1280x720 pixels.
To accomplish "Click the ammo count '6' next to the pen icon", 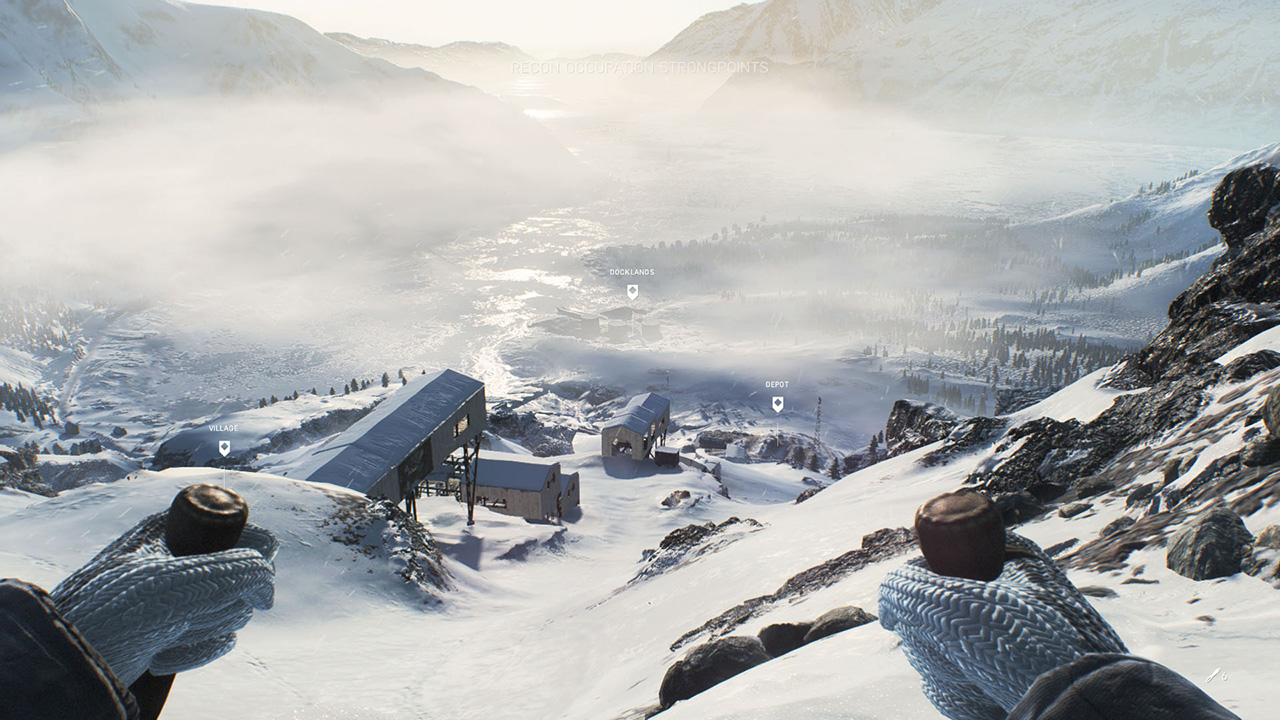I will (x=1225, y=676).
